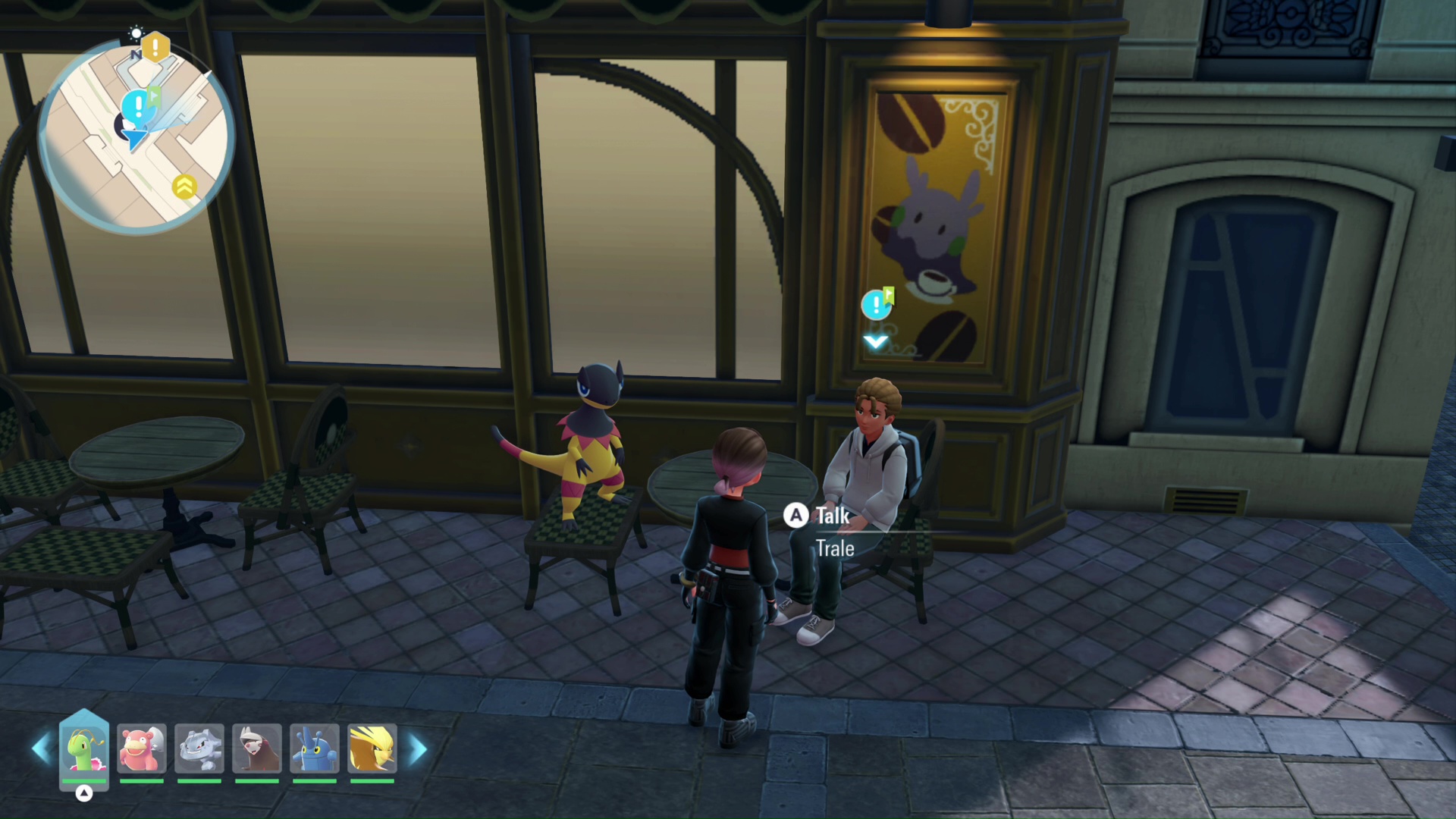1456x819 pixels.
Task: Click the yellow hexagon alert marker on the minimap
Action: tap(155, 48)
